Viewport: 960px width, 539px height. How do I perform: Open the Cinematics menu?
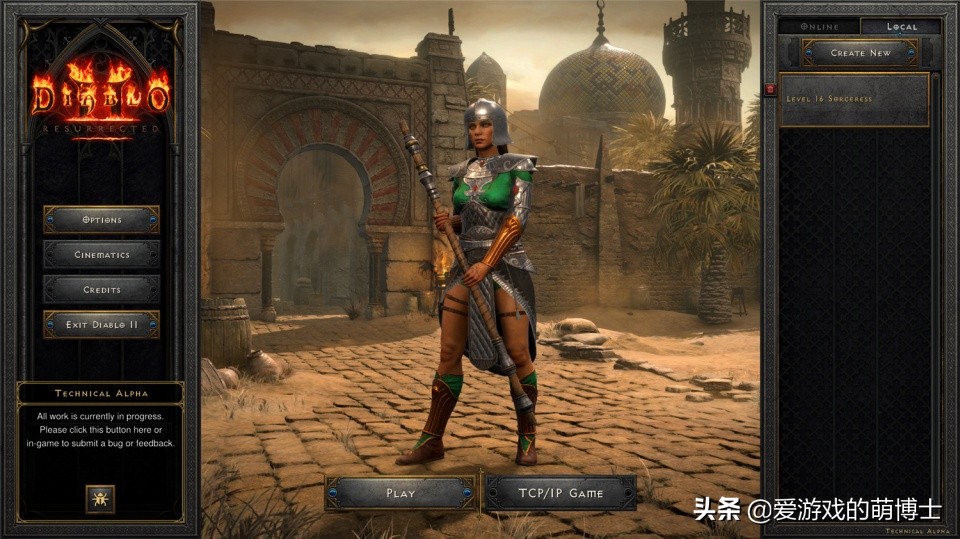pyautogui.click(x=101, y=255)
